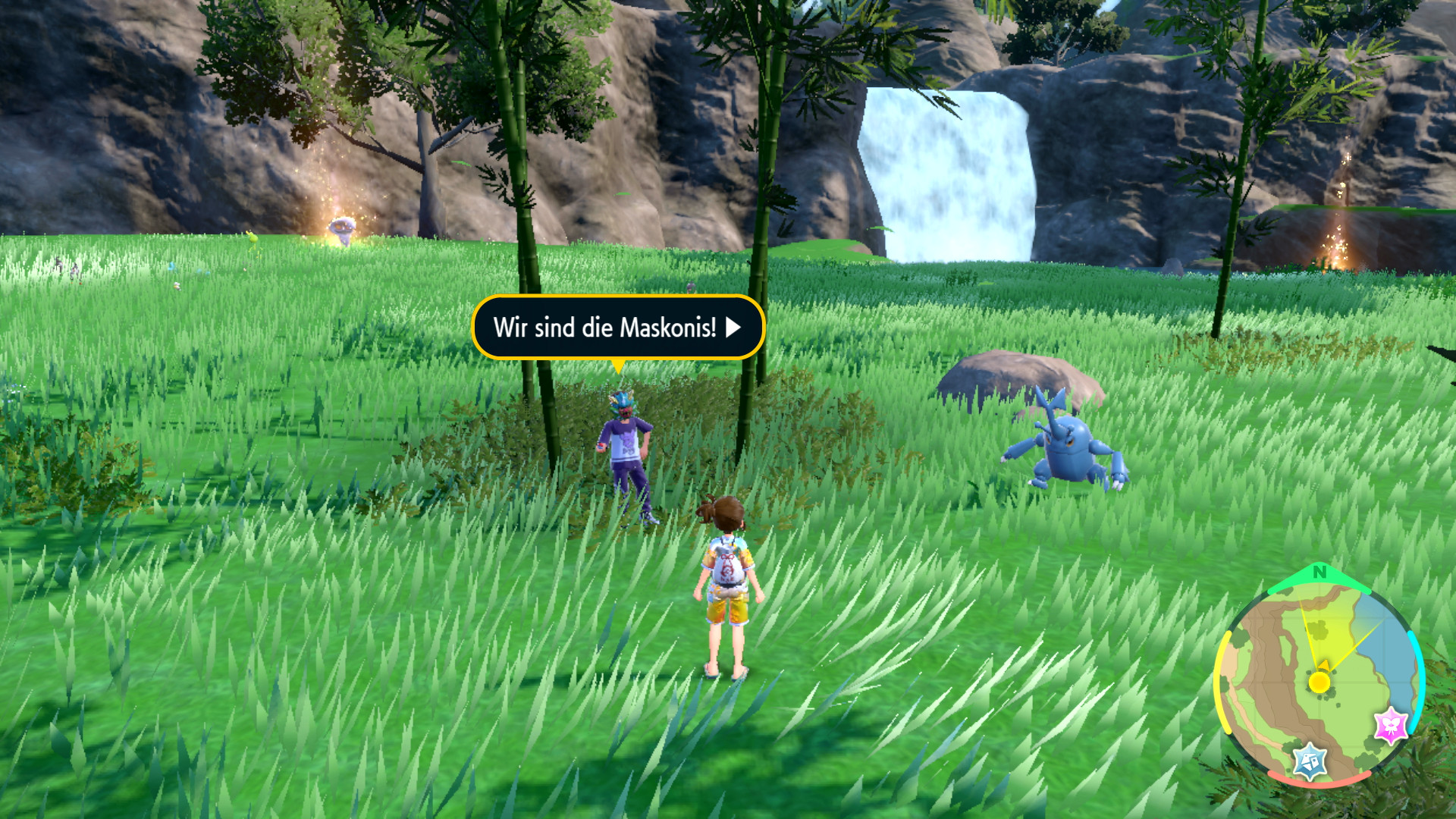This screenshot has width=1456, height=819.
Task: Open the circular minimap
Action: pos(1319,675)
